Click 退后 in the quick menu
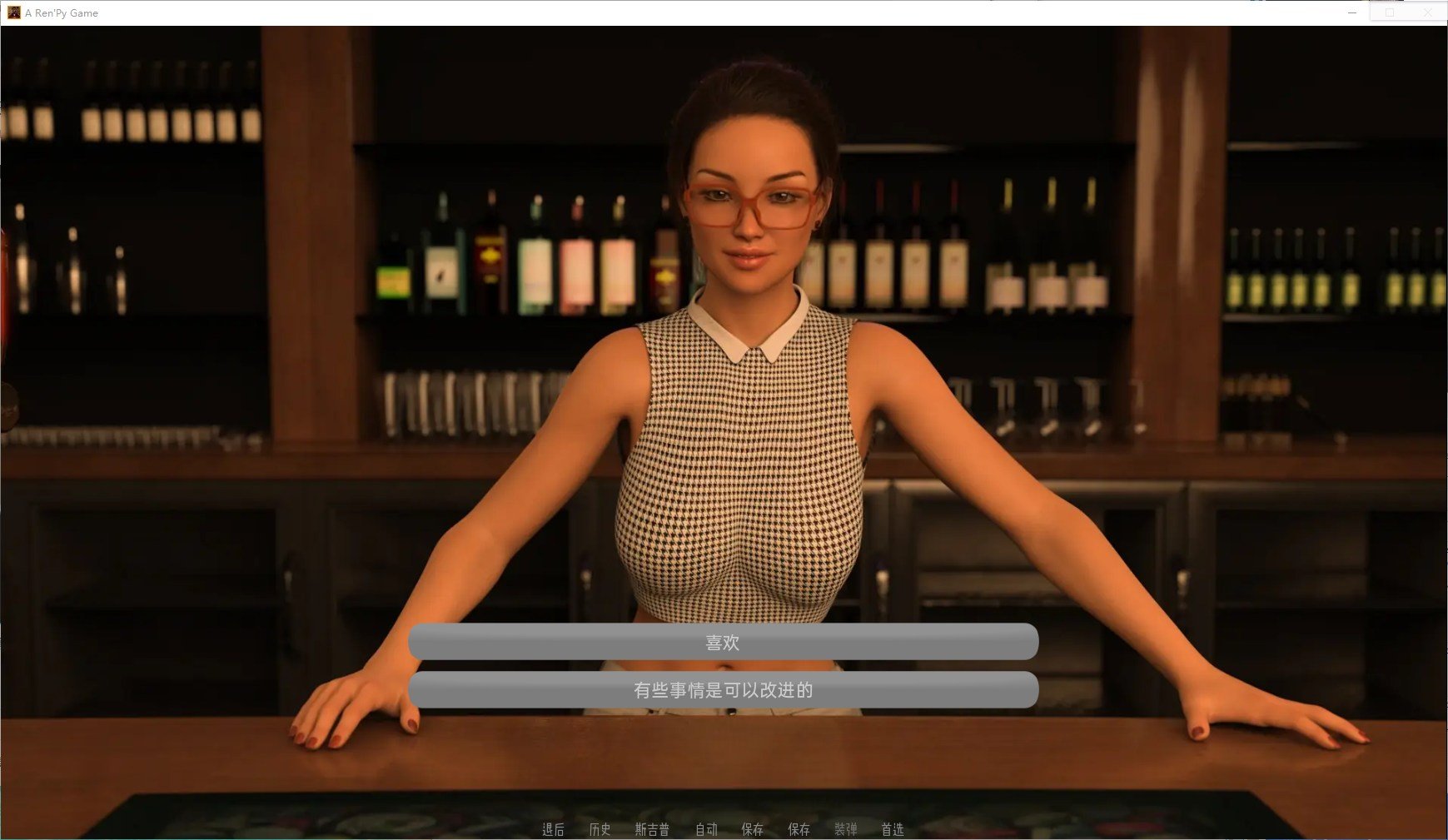This screenshot has height=840, width=1448. tap(553, 829)
